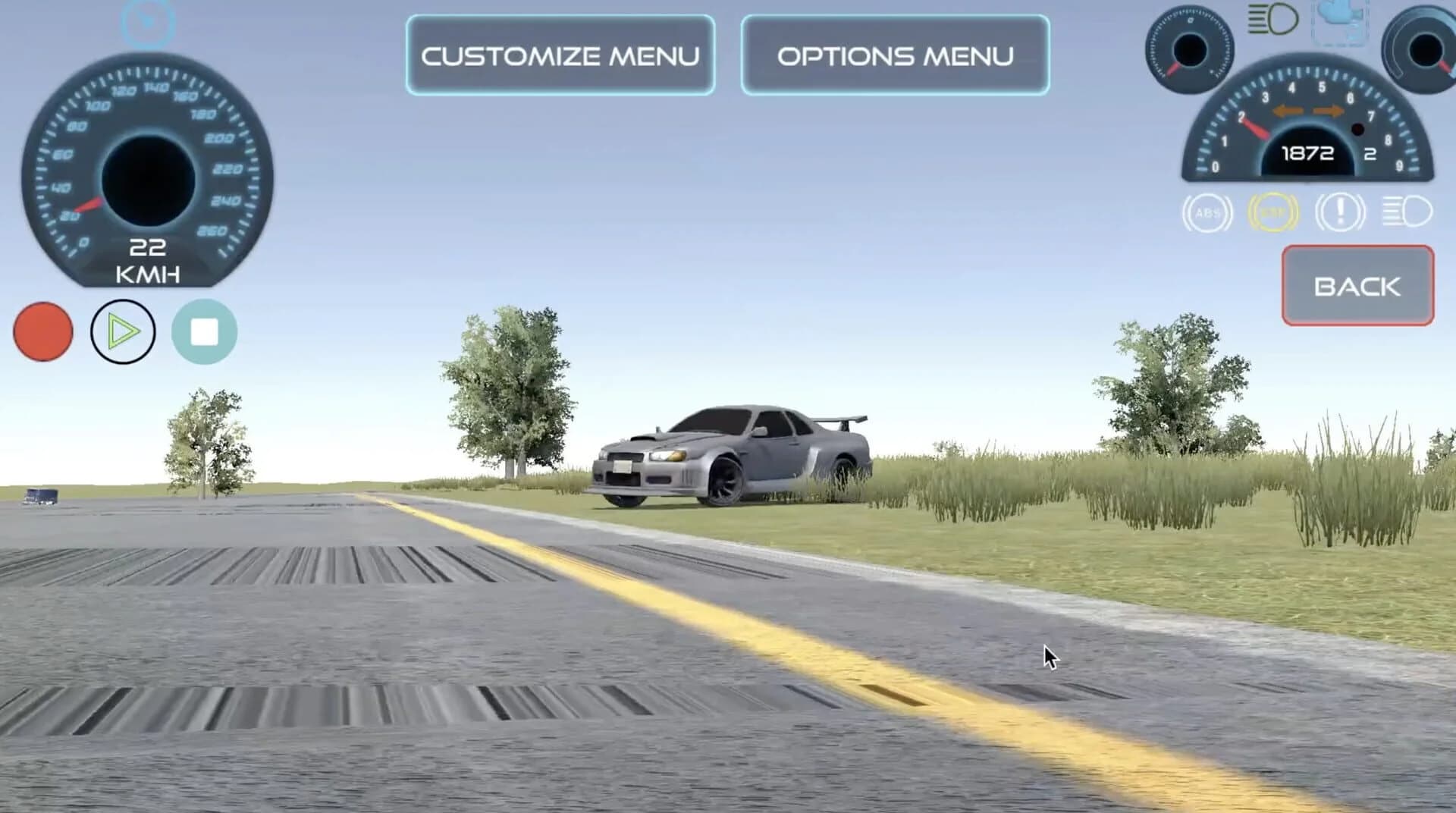
Task: Click the KMH speed readout showing 22
Action: coord(149,260)
